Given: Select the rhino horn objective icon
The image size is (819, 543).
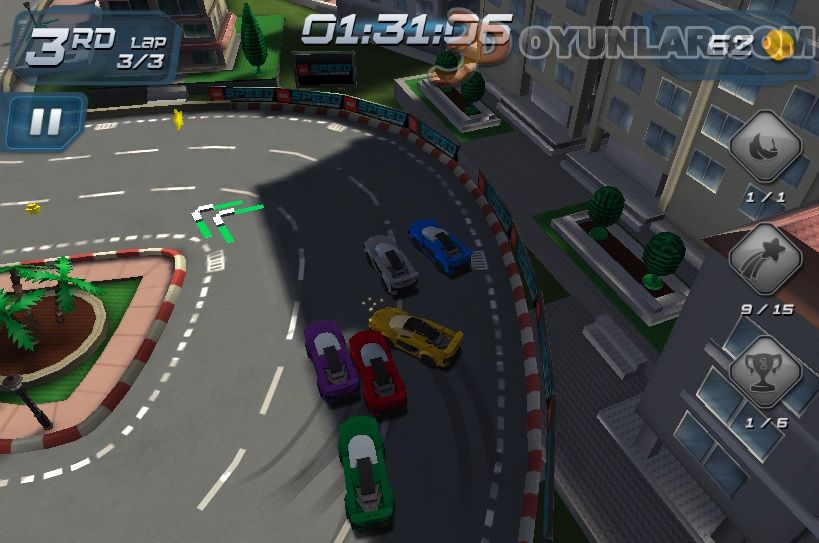Looking at the screenshot, I should click(x=765, y=149).
